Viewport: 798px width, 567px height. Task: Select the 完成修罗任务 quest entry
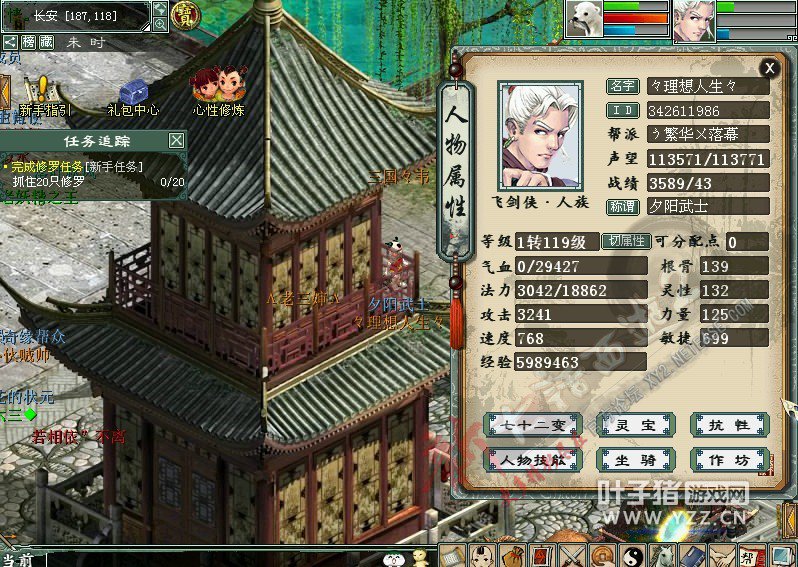[x=76, y=167]
